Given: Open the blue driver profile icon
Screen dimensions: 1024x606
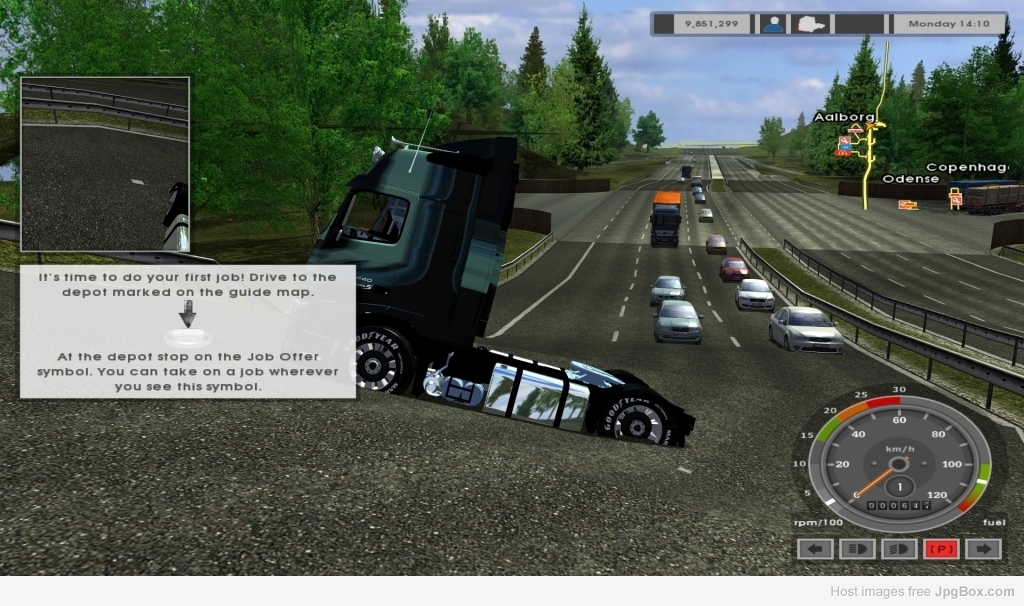Looking at the screenshot, I should (773, 23).
